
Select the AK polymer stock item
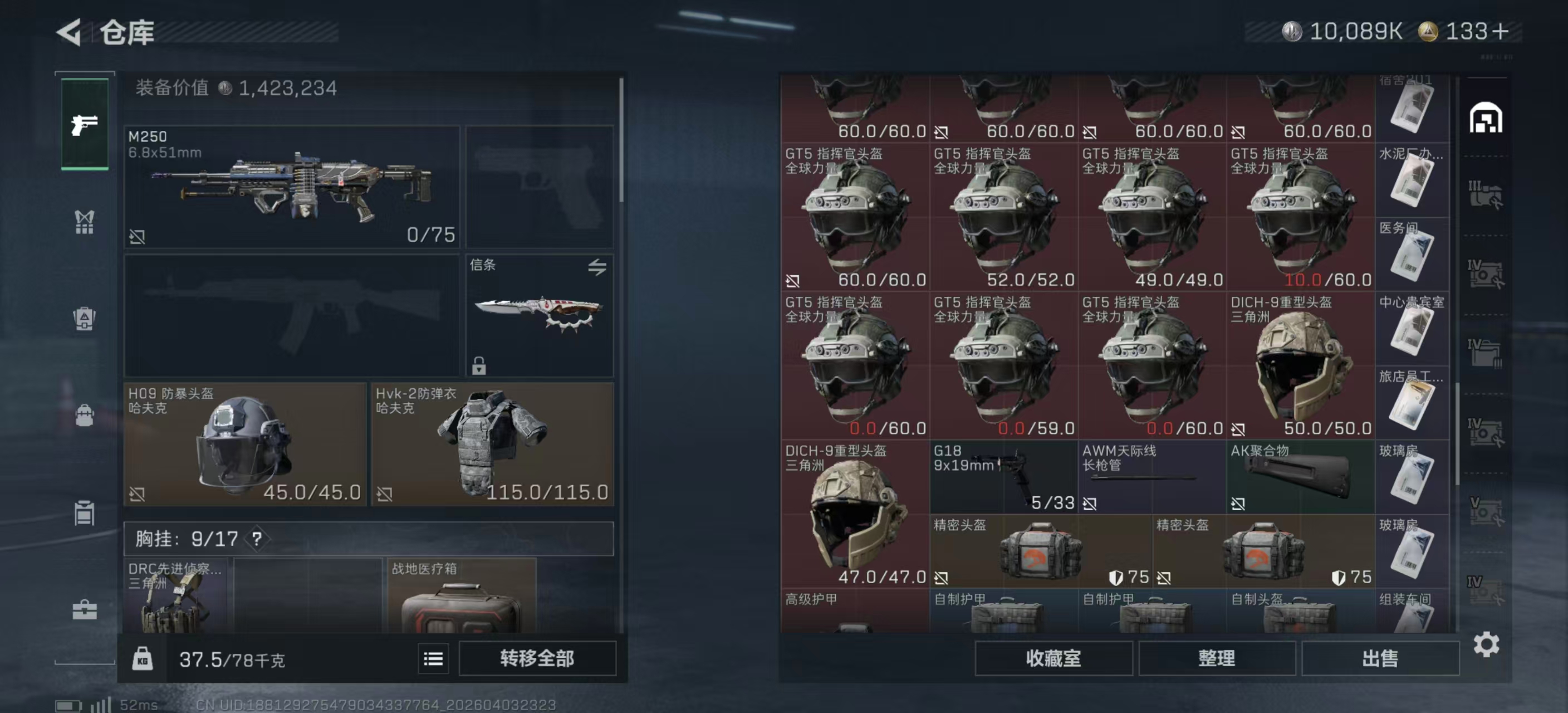(x=1300, y=477)
